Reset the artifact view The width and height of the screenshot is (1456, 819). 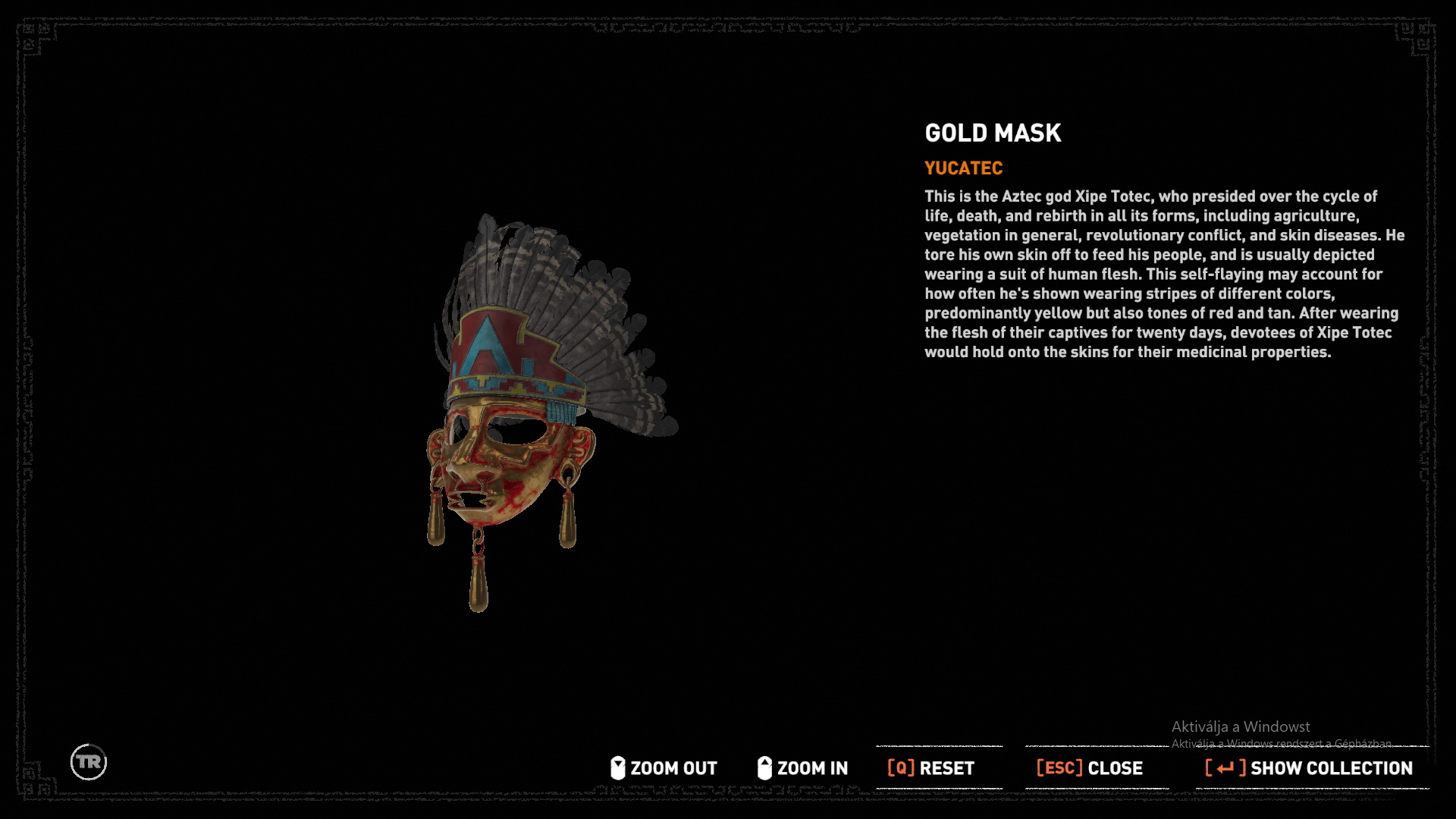tap(931, 768)
